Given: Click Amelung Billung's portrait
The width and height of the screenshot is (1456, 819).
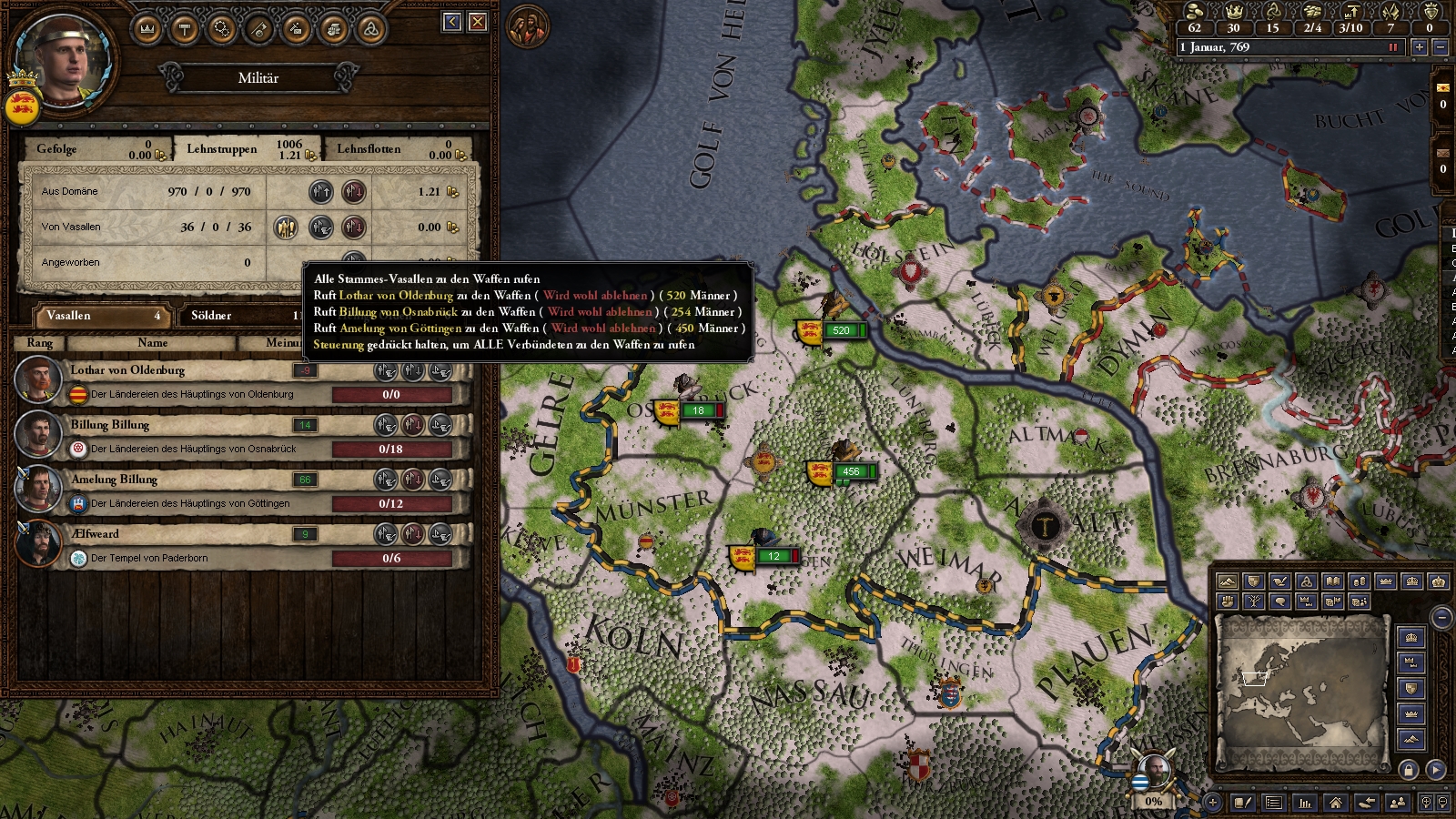Looking at the screenshot, I should tap(37, 489).
